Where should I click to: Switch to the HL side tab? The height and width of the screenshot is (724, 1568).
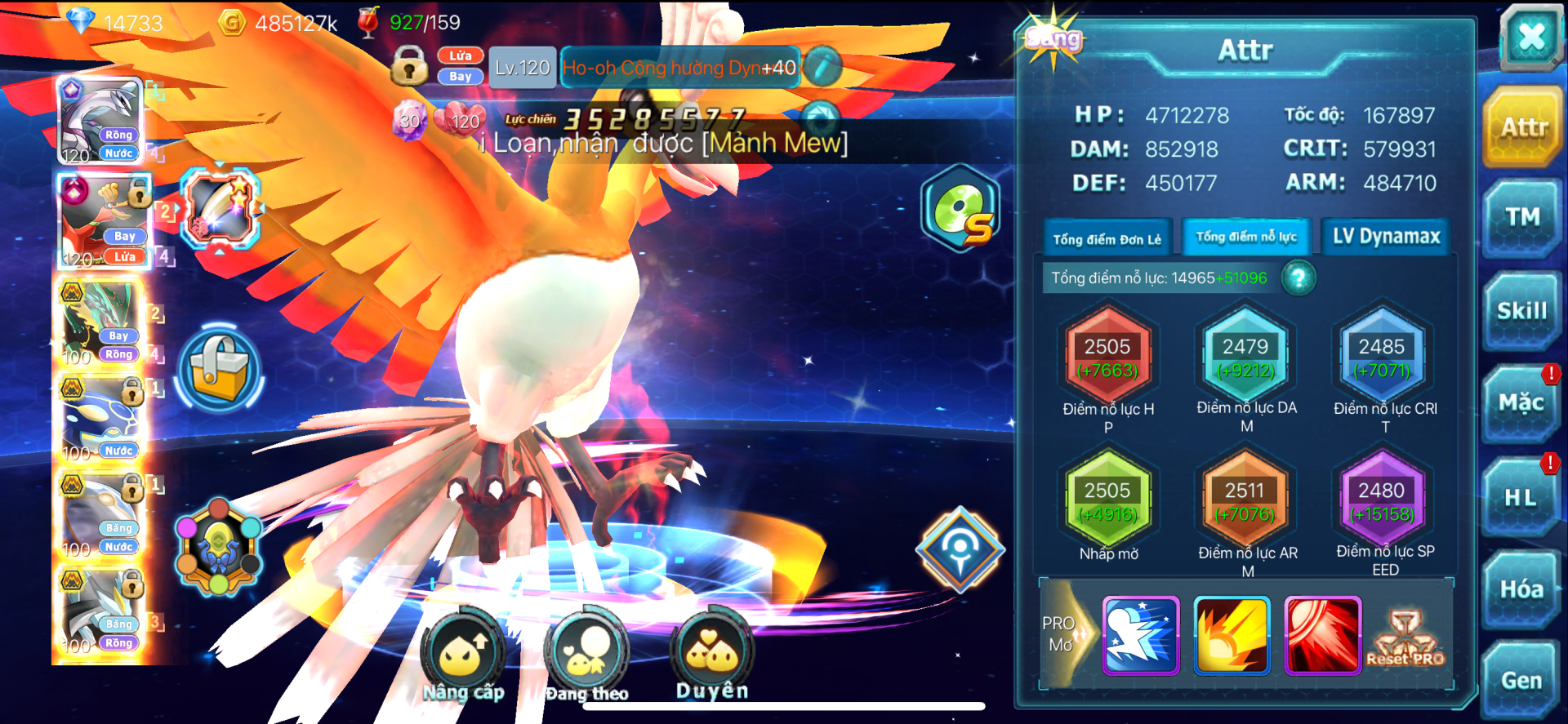click(x=1521, y=497)
